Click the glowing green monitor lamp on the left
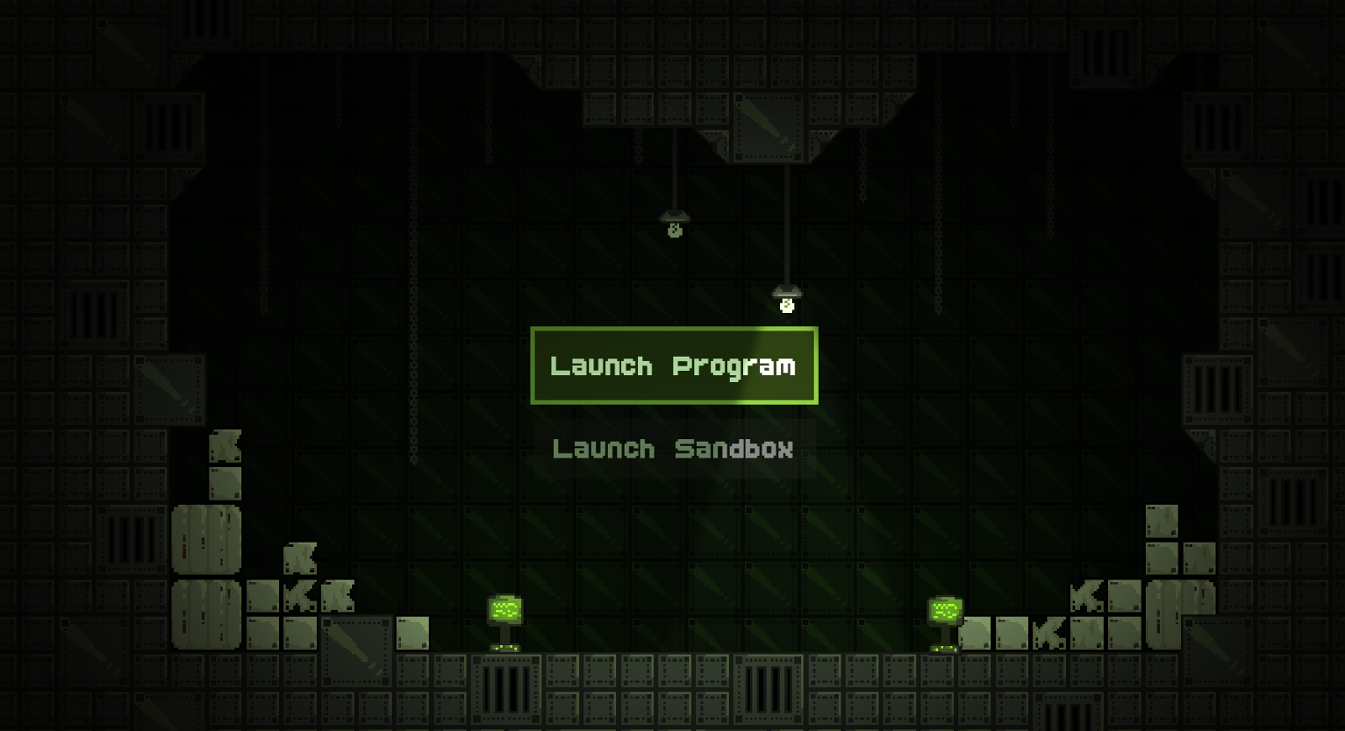 coord(505,610)
